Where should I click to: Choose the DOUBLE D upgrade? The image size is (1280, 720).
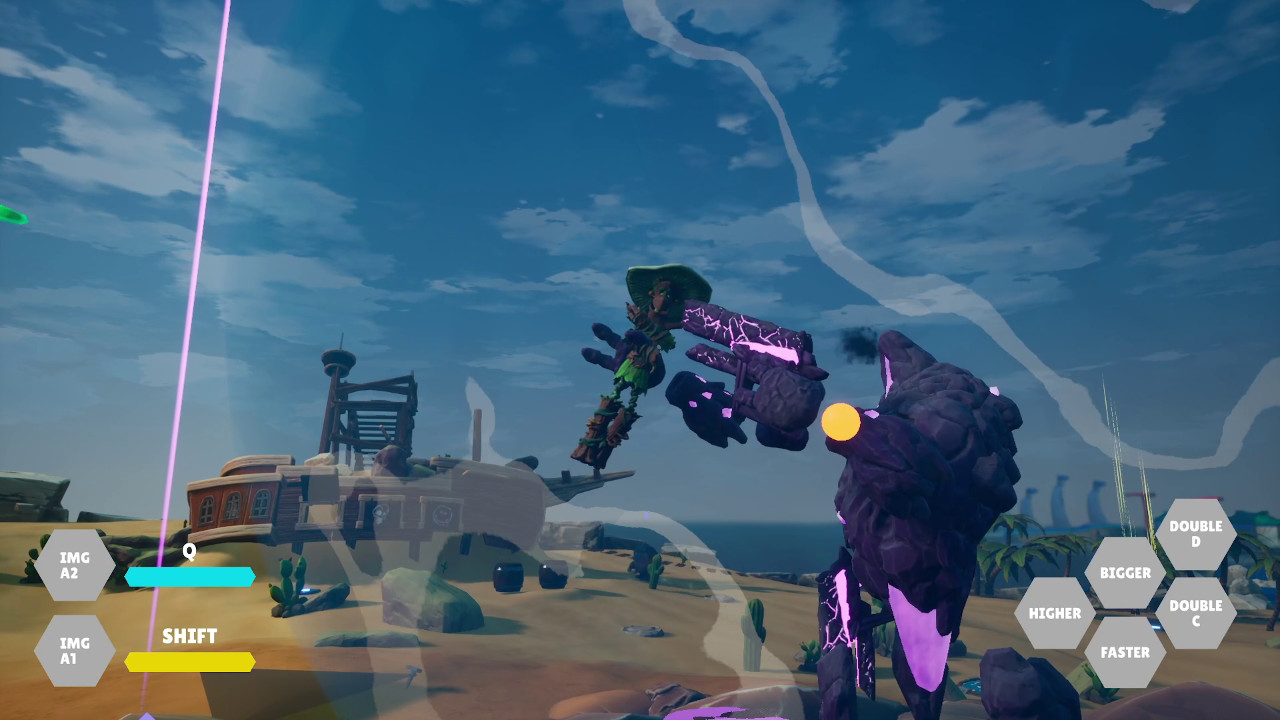(1198, 532)
